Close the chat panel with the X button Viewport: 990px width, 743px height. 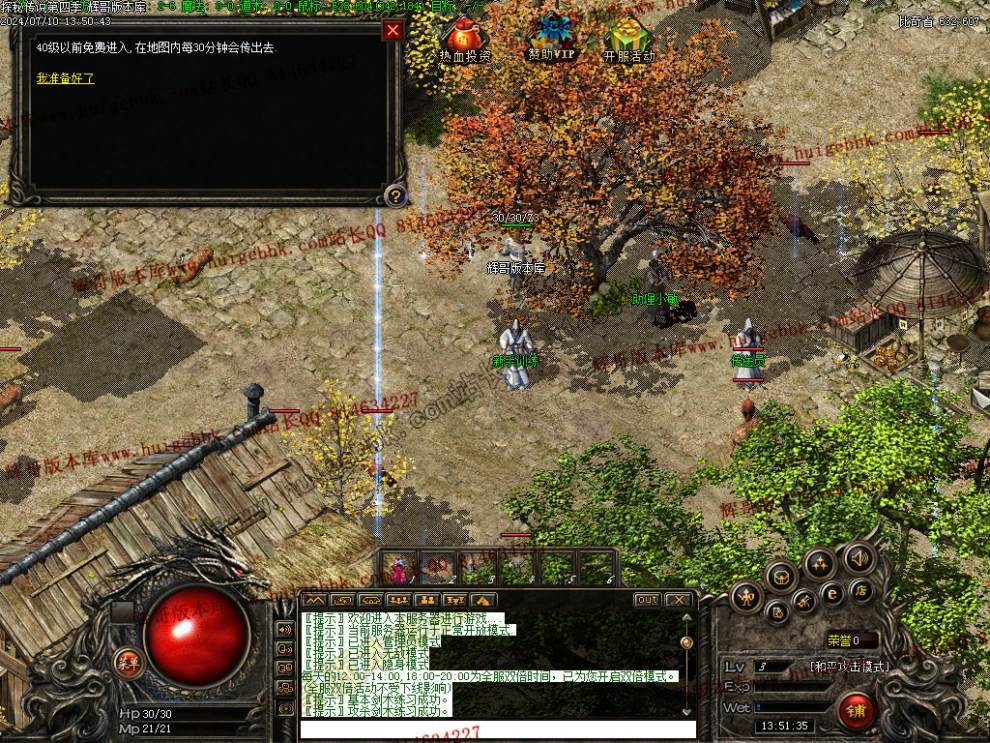point(678,600)
